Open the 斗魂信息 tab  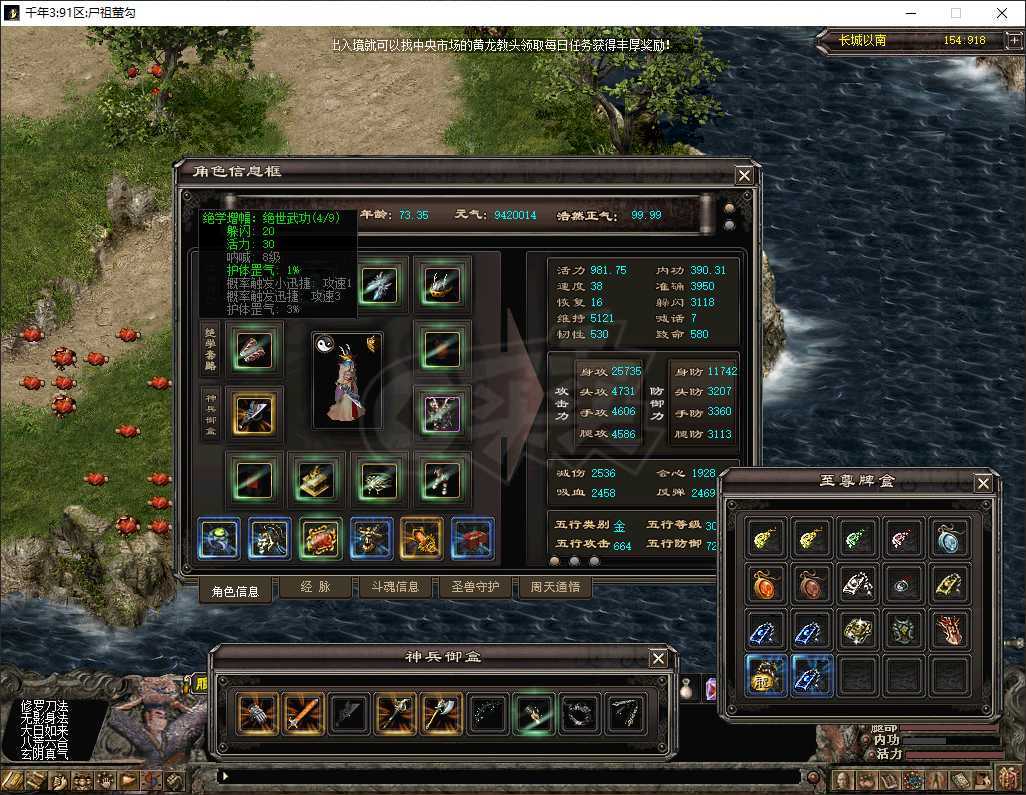(395, 588)
